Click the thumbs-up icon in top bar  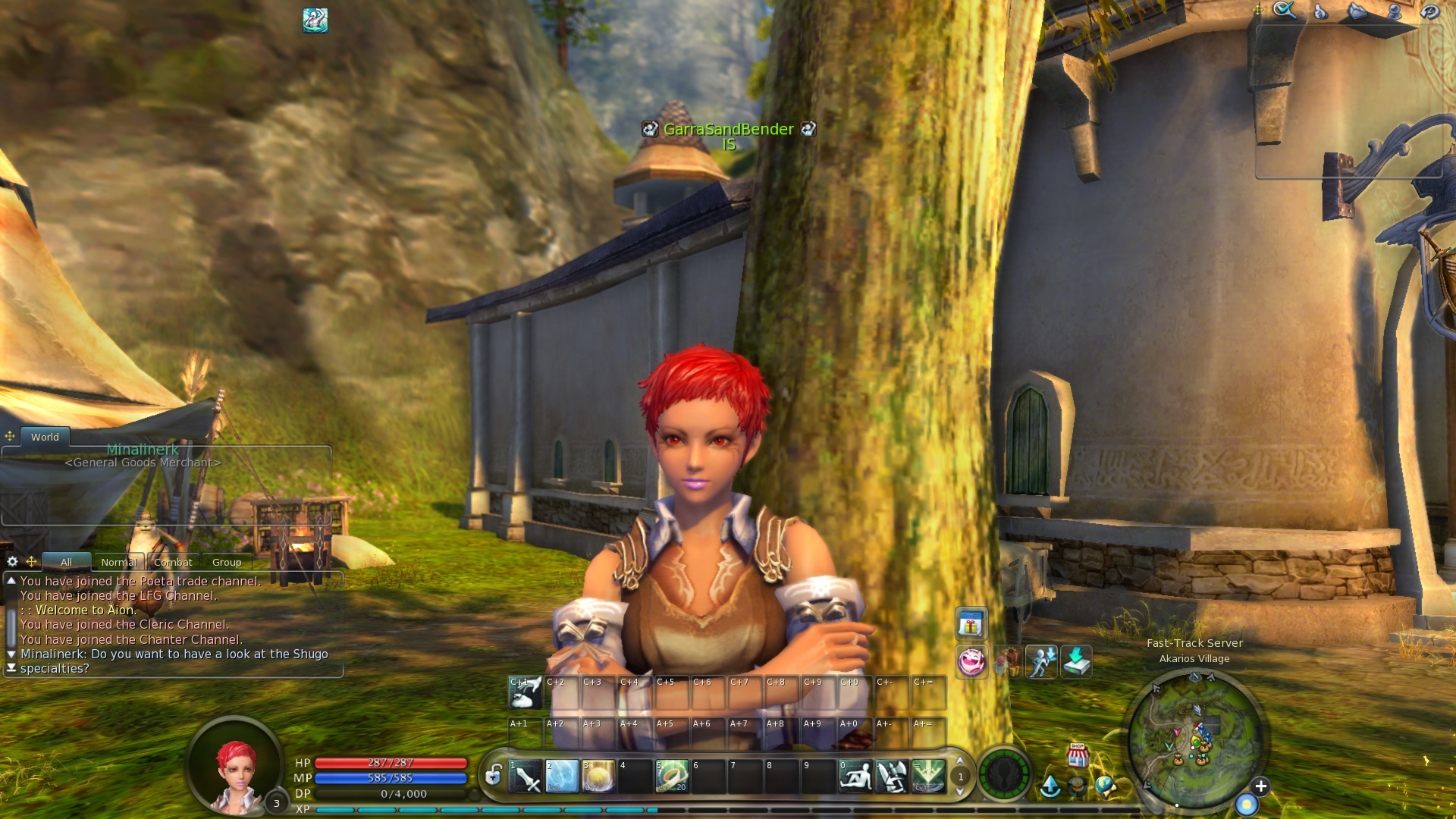[1320, 11]
